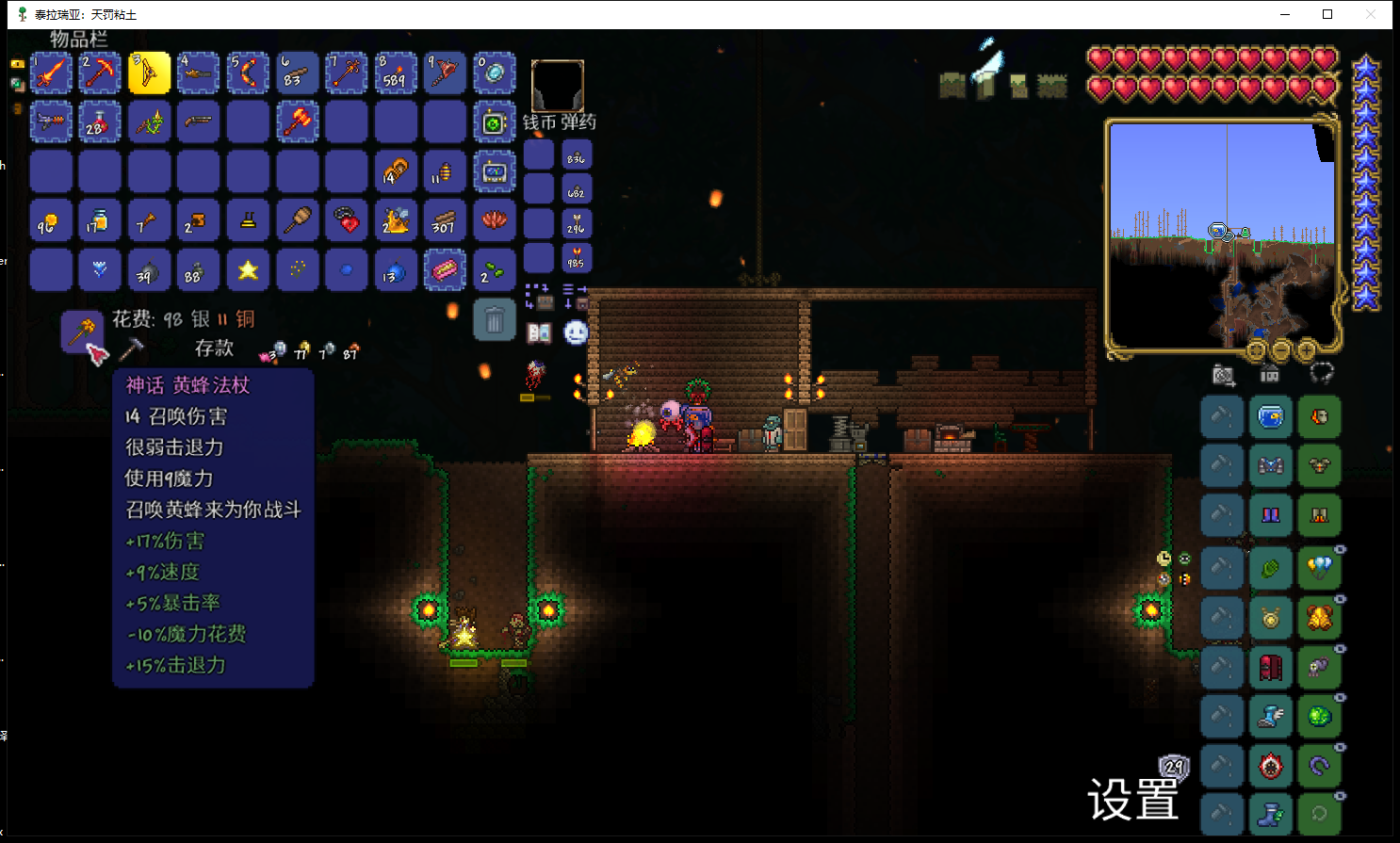Select the fish bowl helmet equipment slot
The height and width of the screenshot is (843, 1400).
coord(1271,416)
